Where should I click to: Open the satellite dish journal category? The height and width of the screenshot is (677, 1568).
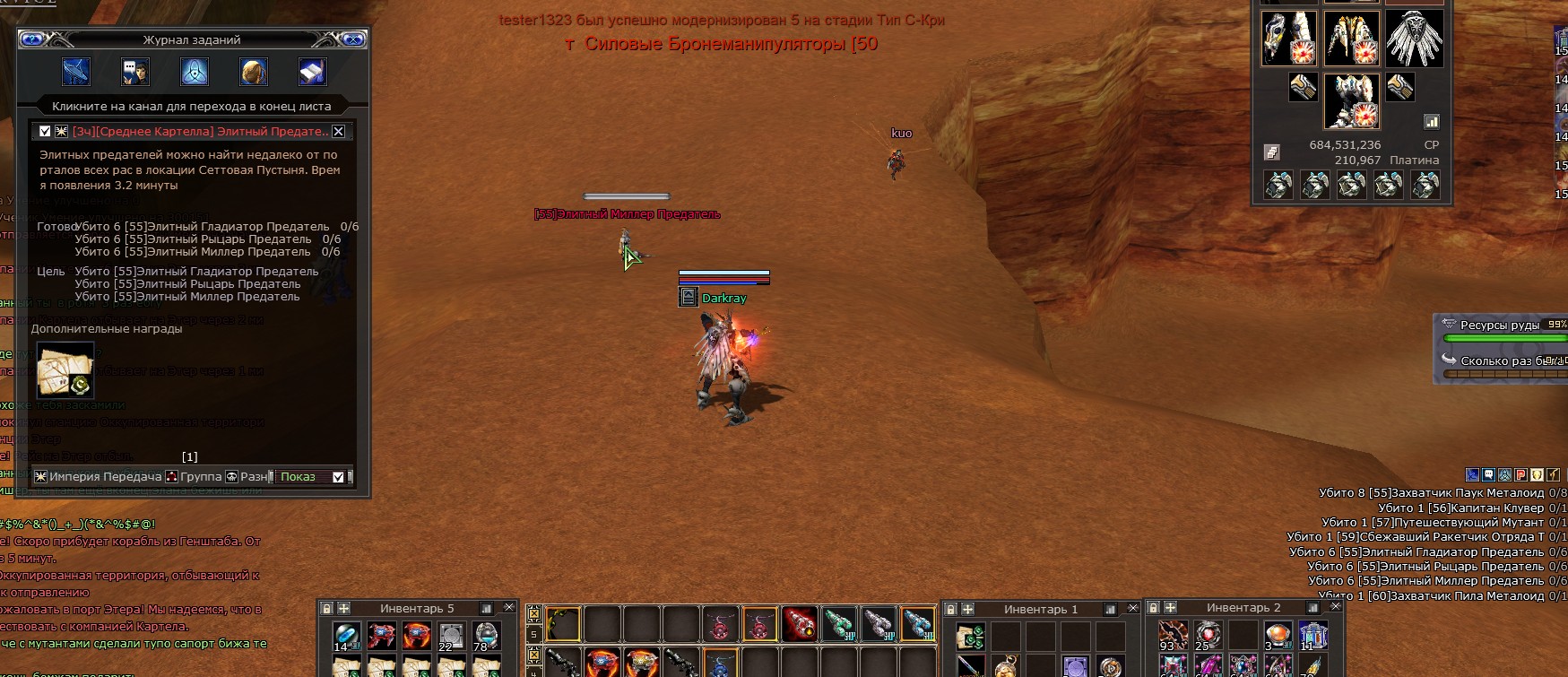(x=76, y=72)
